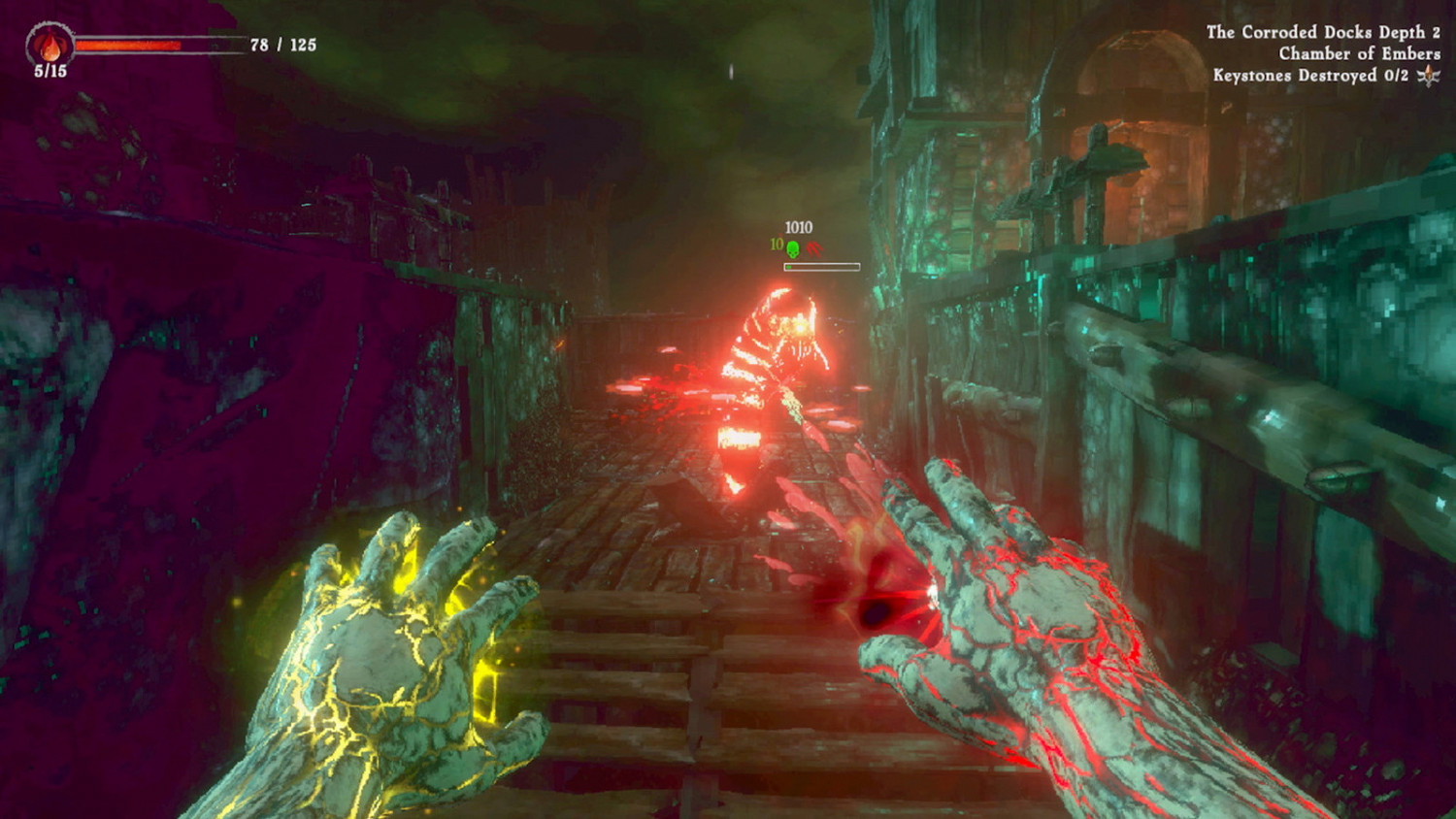
Task: Click the green skull poison status icon
Action: [793, 248]
